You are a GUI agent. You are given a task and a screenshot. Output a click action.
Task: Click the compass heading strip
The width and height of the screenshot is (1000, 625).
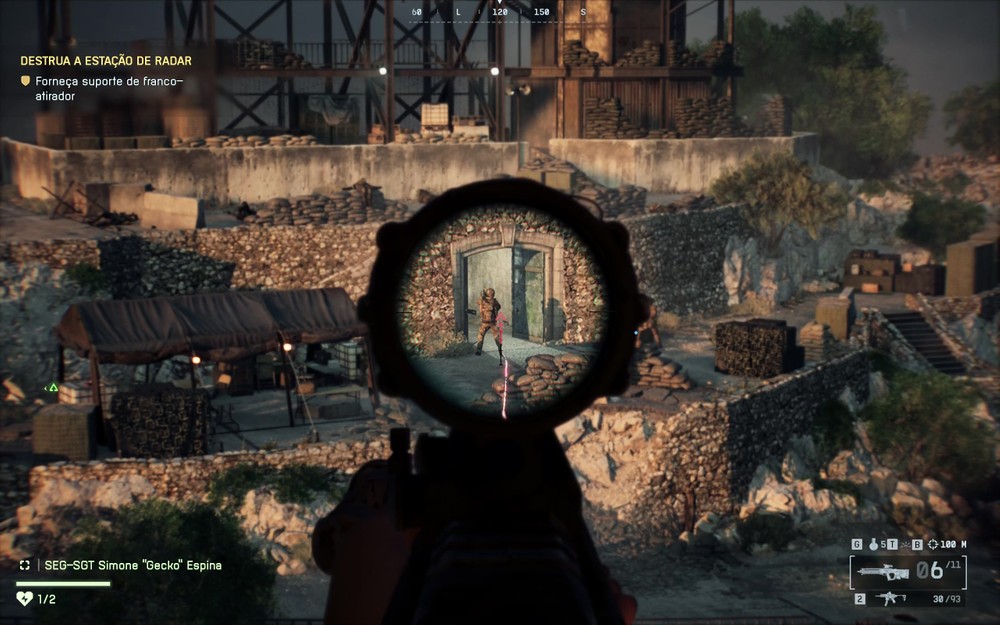pos(499,13)
